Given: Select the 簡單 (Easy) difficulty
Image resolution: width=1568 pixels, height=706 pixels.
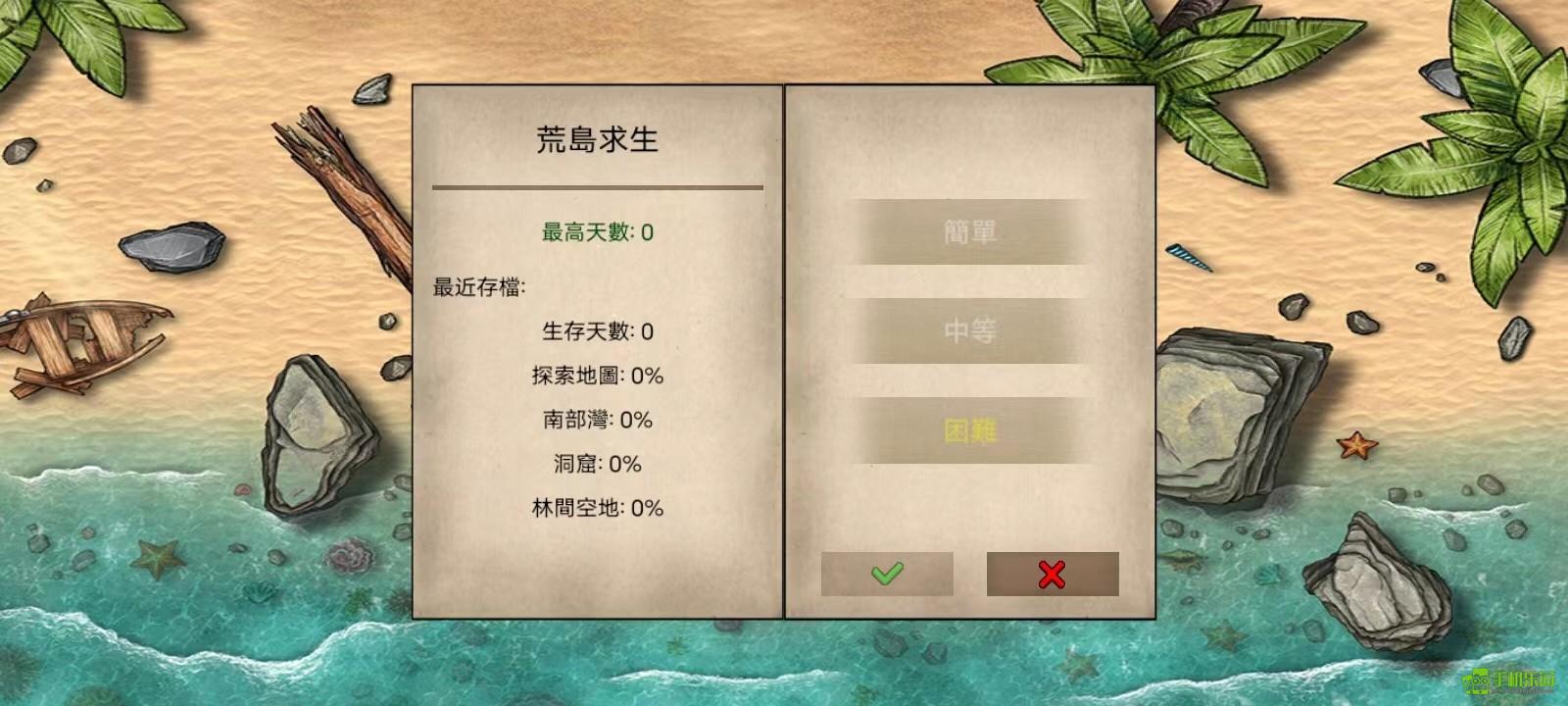Looking at the screenshot, I should 970,229.
